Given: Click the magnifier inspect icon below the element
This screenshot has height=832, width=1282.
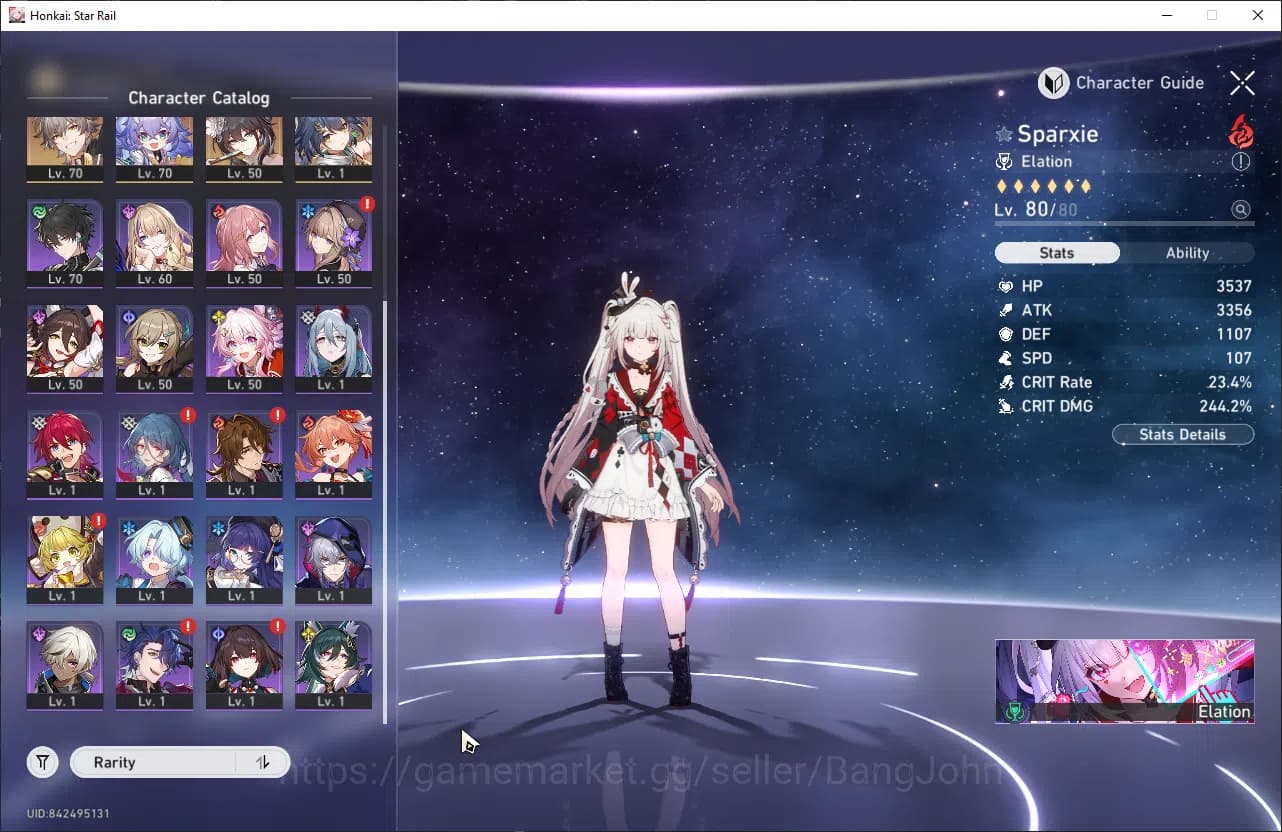Looking at the screenshot, I should point(1241,210).
